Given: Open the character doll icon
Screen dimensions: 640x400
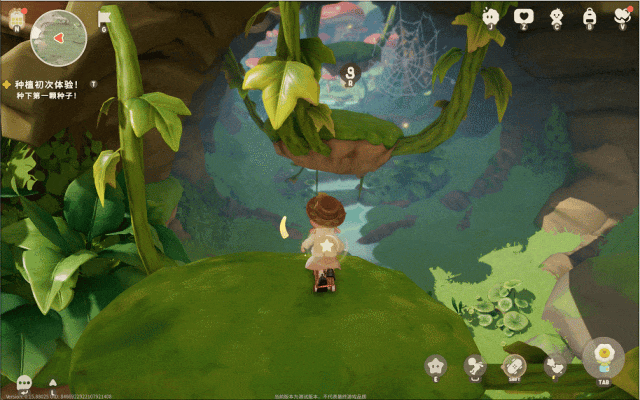Looking at the screenshot, I should click(556, 16).
